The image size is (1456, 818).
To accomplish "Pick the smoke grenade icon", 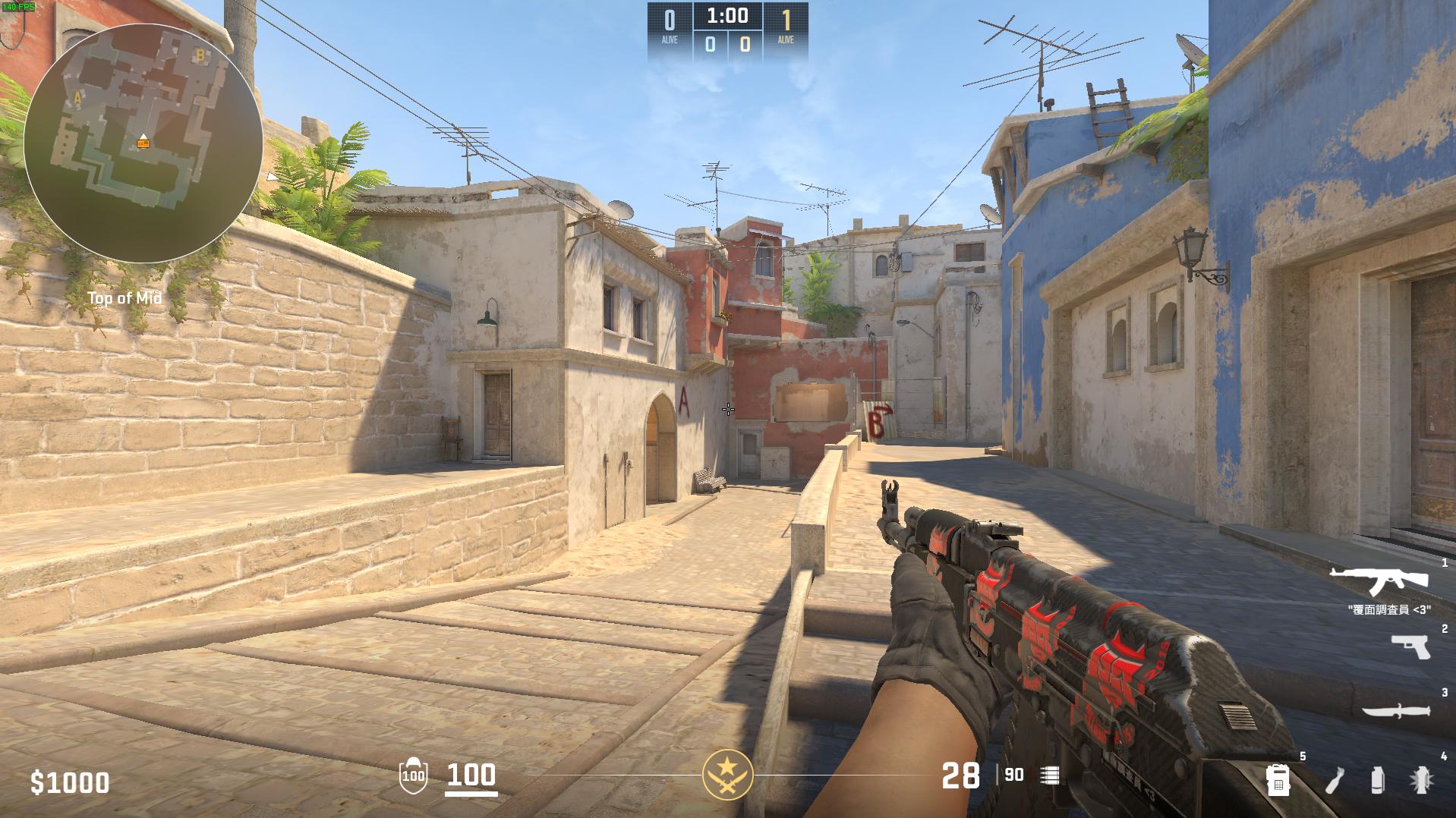I will click(x=1377, y=779).
